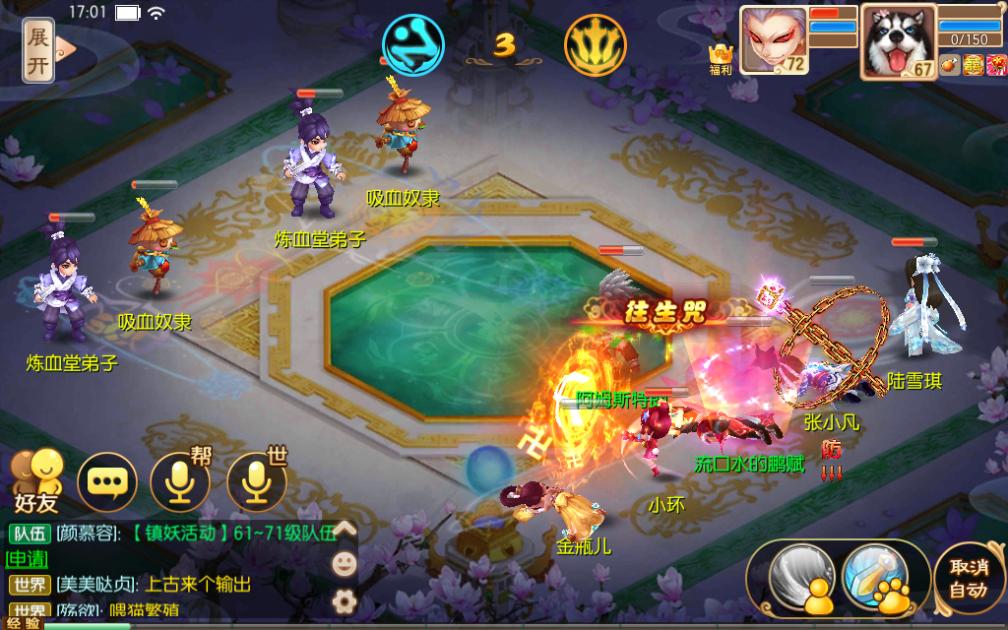Viewport: 1008px width, 630px height.
Task: Click 取消自动 to cancel auto battle
Action: (968, 577)
